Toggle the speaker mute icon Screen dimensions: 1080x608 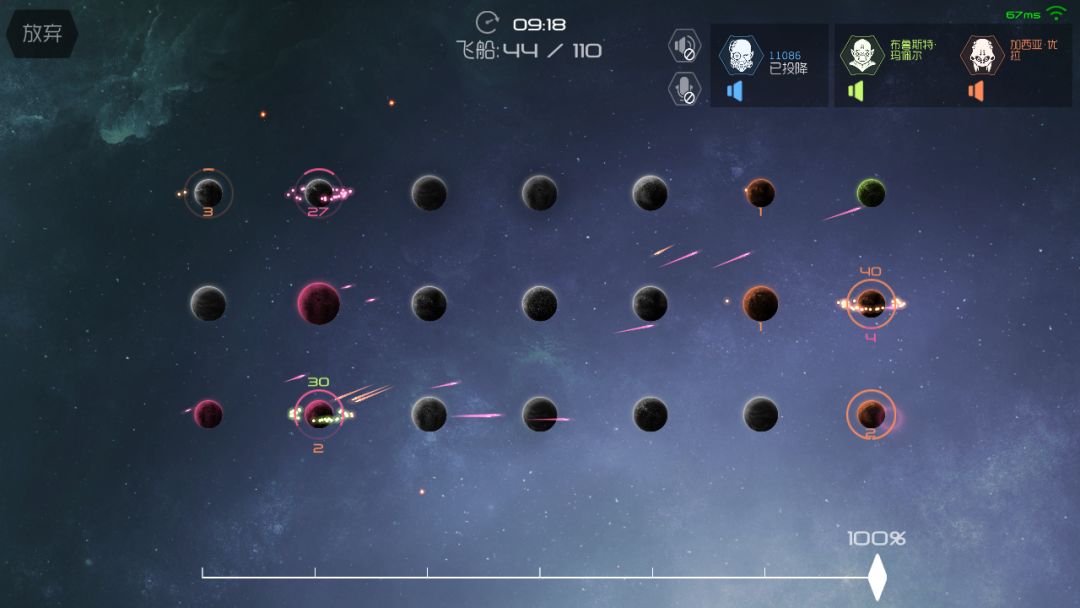tap(685, 46)
